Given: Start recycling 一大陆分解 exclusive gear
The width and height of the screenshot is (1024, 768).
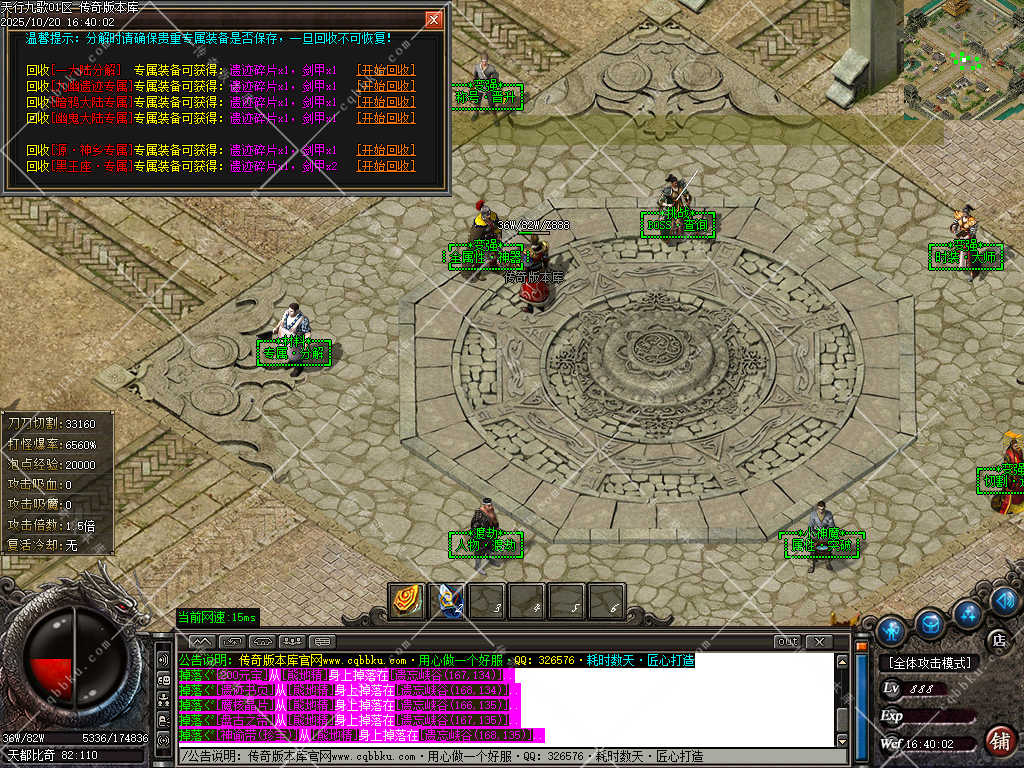Looking at the screenshot, I should (x=386, y=70).
